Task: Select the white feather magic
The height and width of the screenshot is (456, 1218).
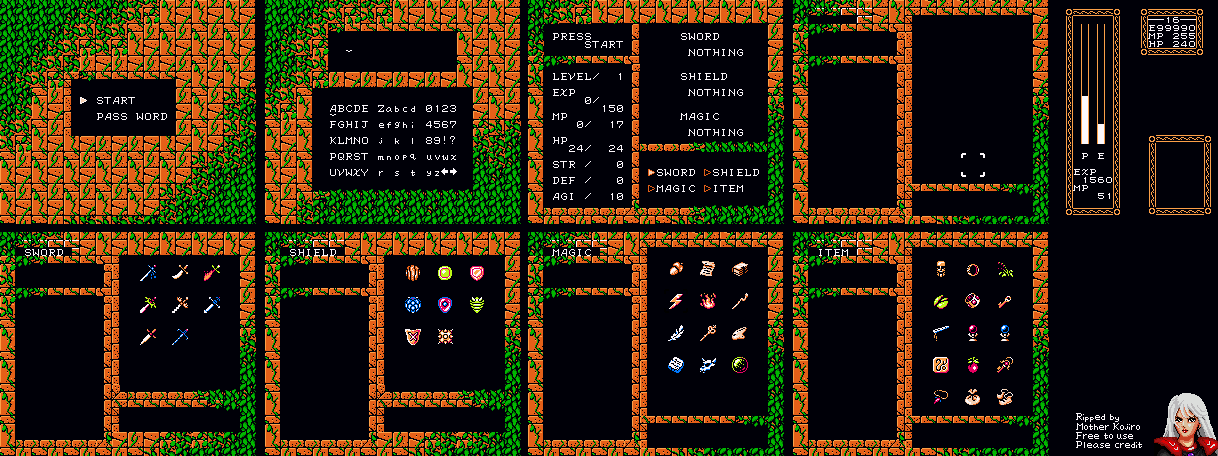Action: pos(677,333)
